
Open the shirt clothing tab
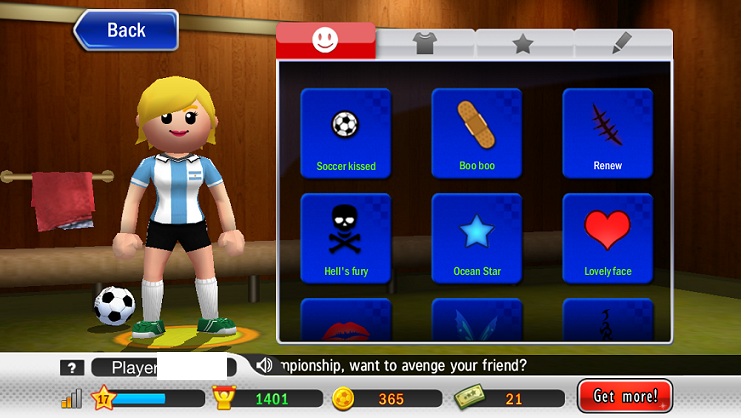(425, 42)
